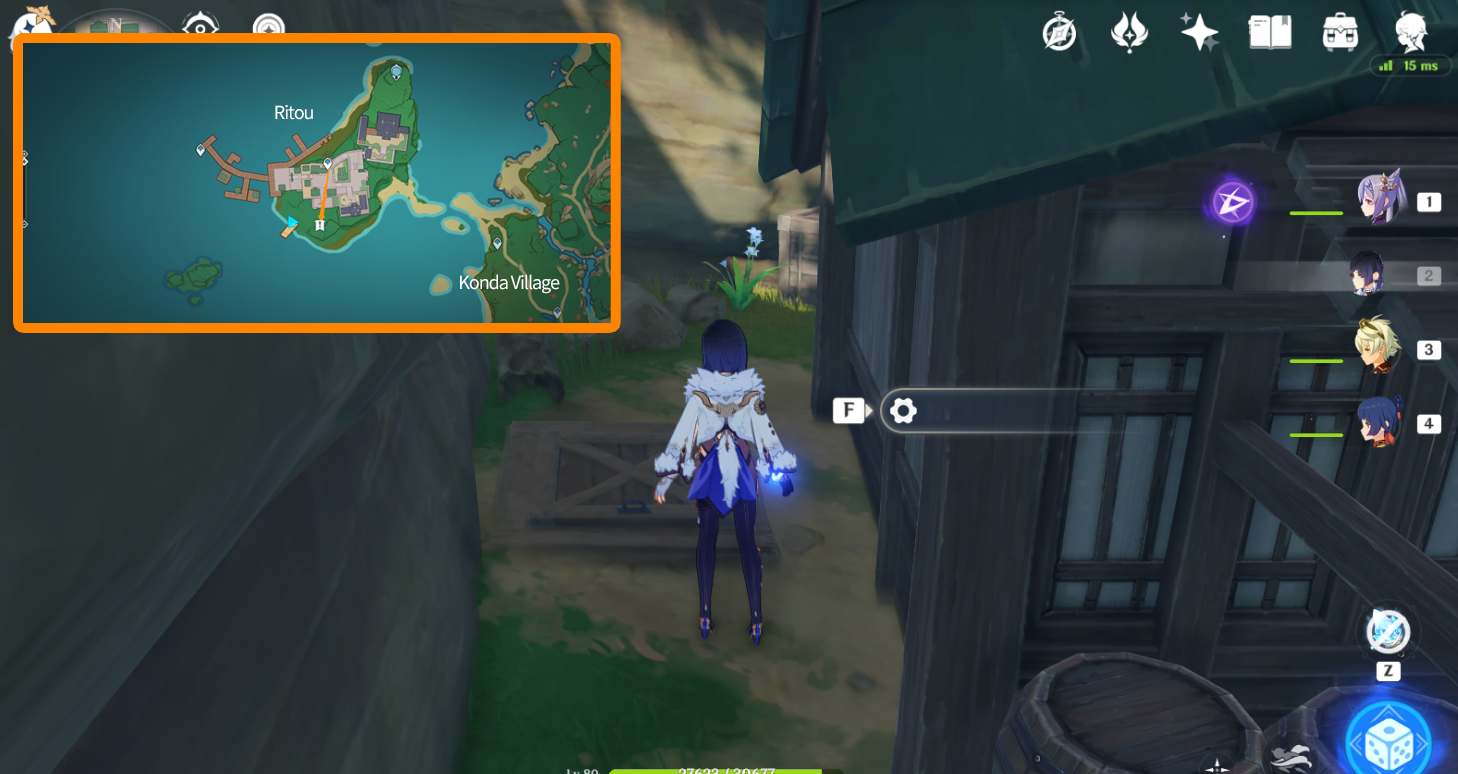This screenshot has height=774, width=1458.
Task: Click the star-shaped Events icon
Action: tap(1198, 32)
